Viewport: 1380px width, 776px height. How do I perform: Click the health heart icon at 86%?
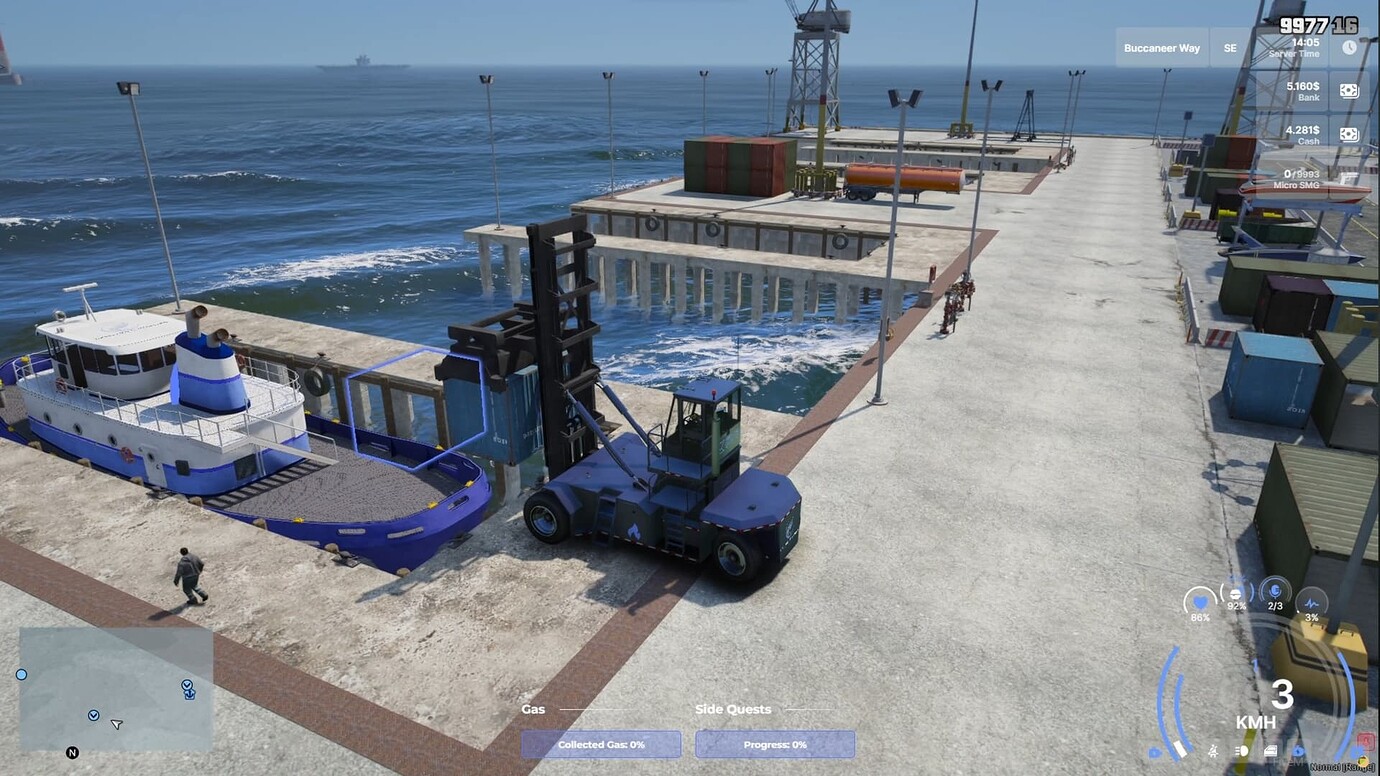click(x=1198, y=602)
